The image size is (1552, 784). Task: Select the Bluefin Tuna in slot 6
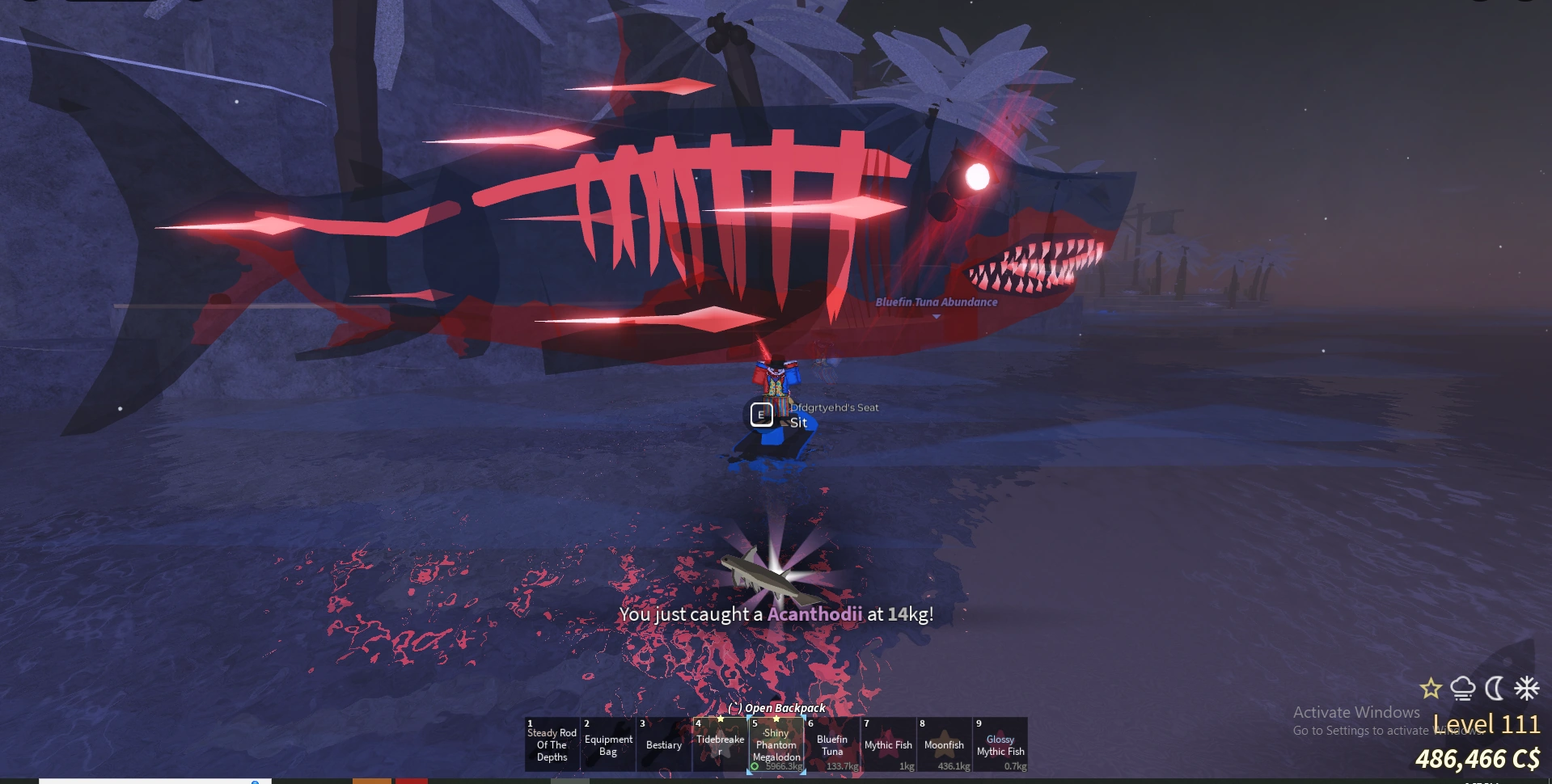(831, 745)
